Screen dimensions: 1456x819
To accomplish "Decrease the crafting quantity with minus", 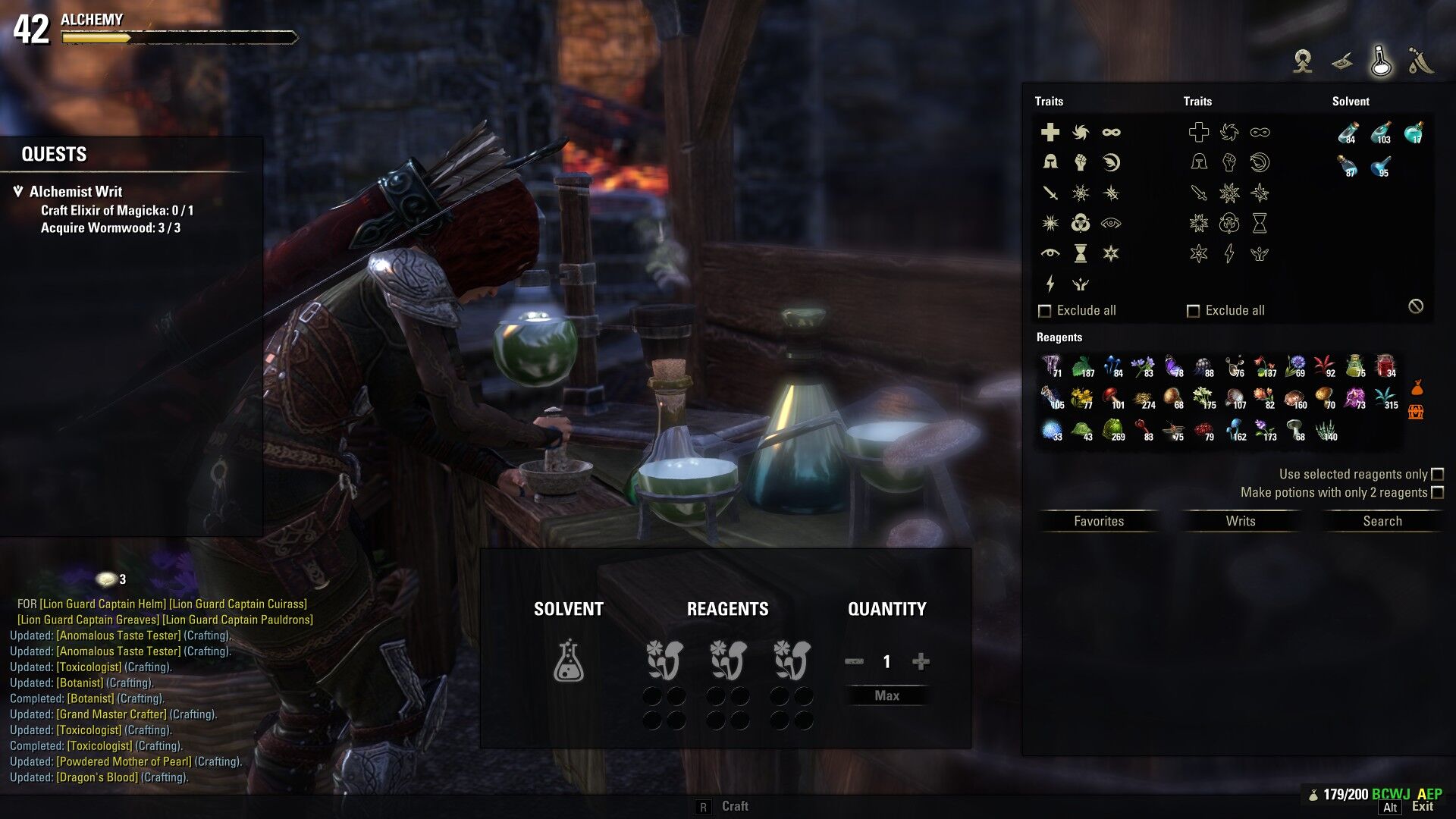I will pos(854,662).
